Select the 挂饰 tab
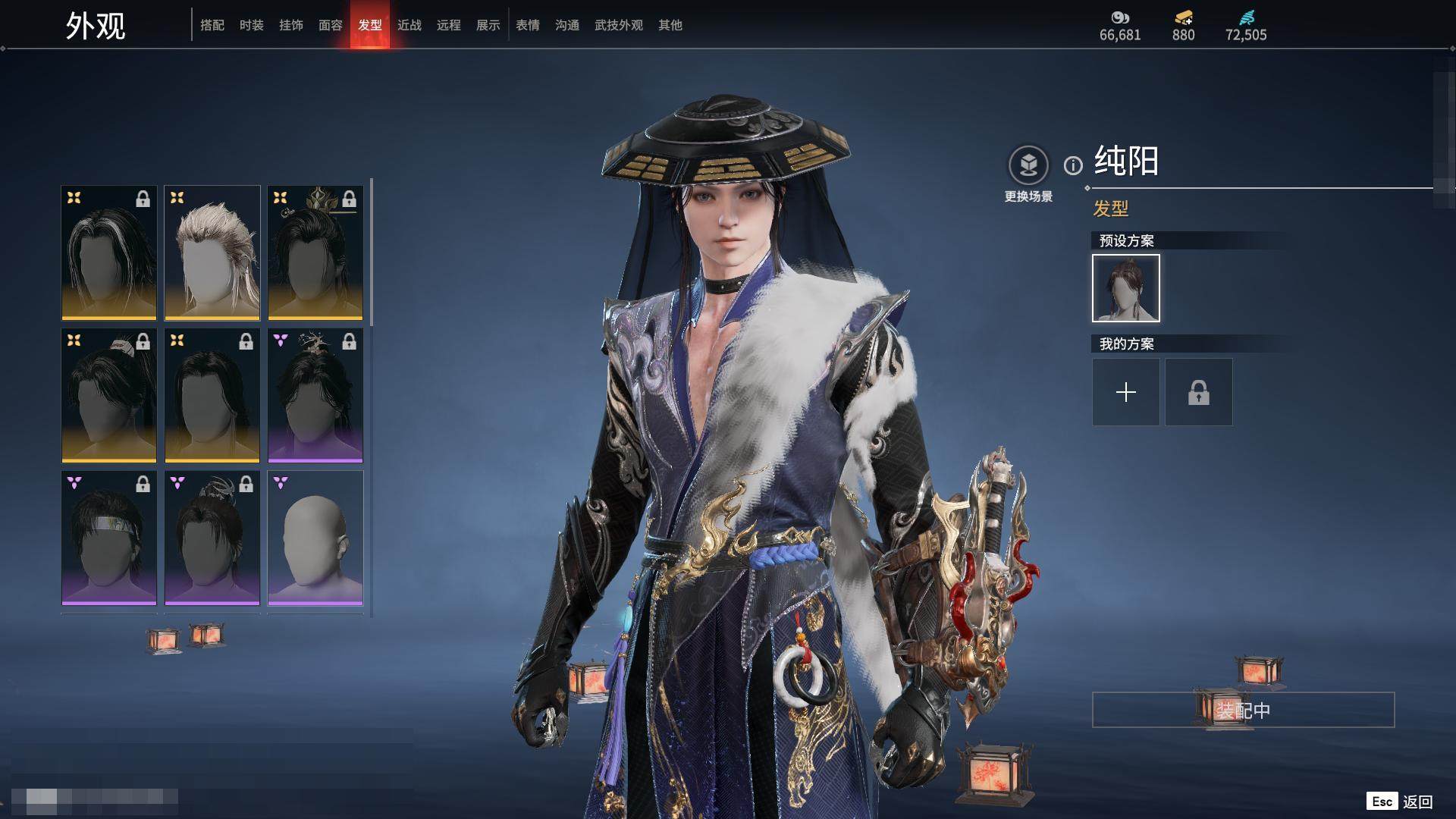 291,25
